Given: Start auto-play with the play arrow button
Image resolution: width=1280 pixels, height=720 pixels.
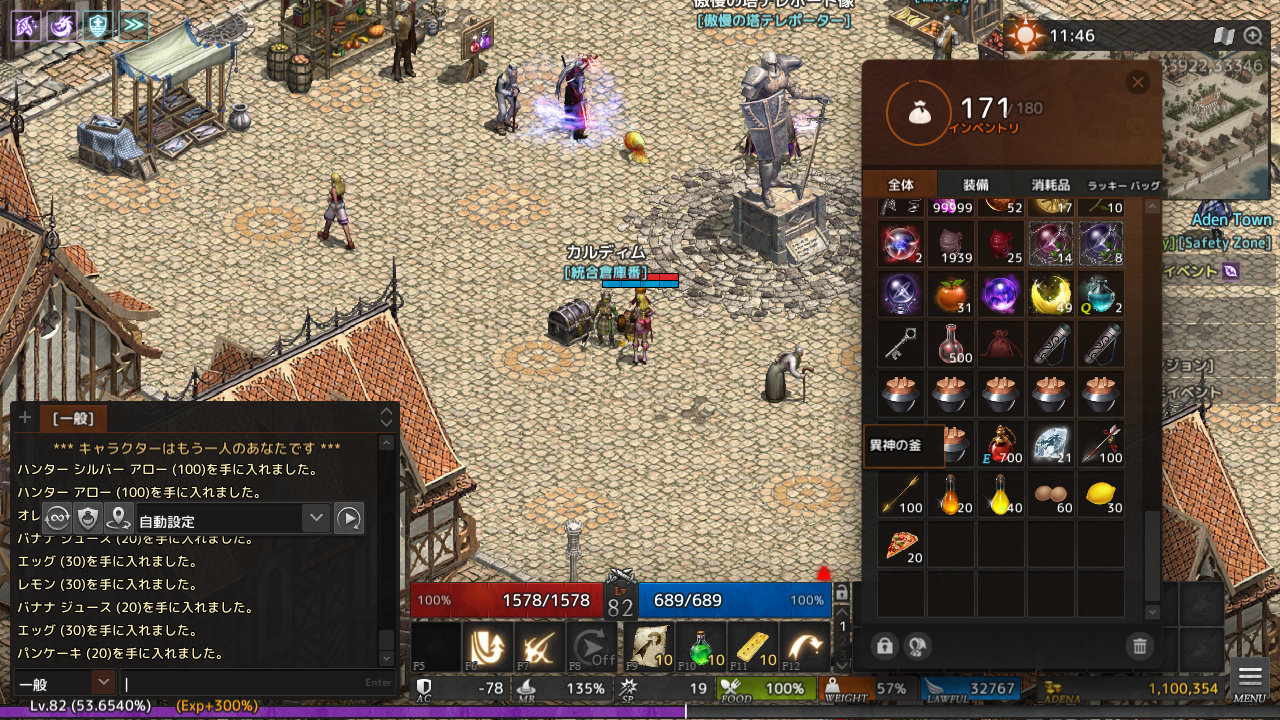Looking at the screenshot, I should pos(348,518).
